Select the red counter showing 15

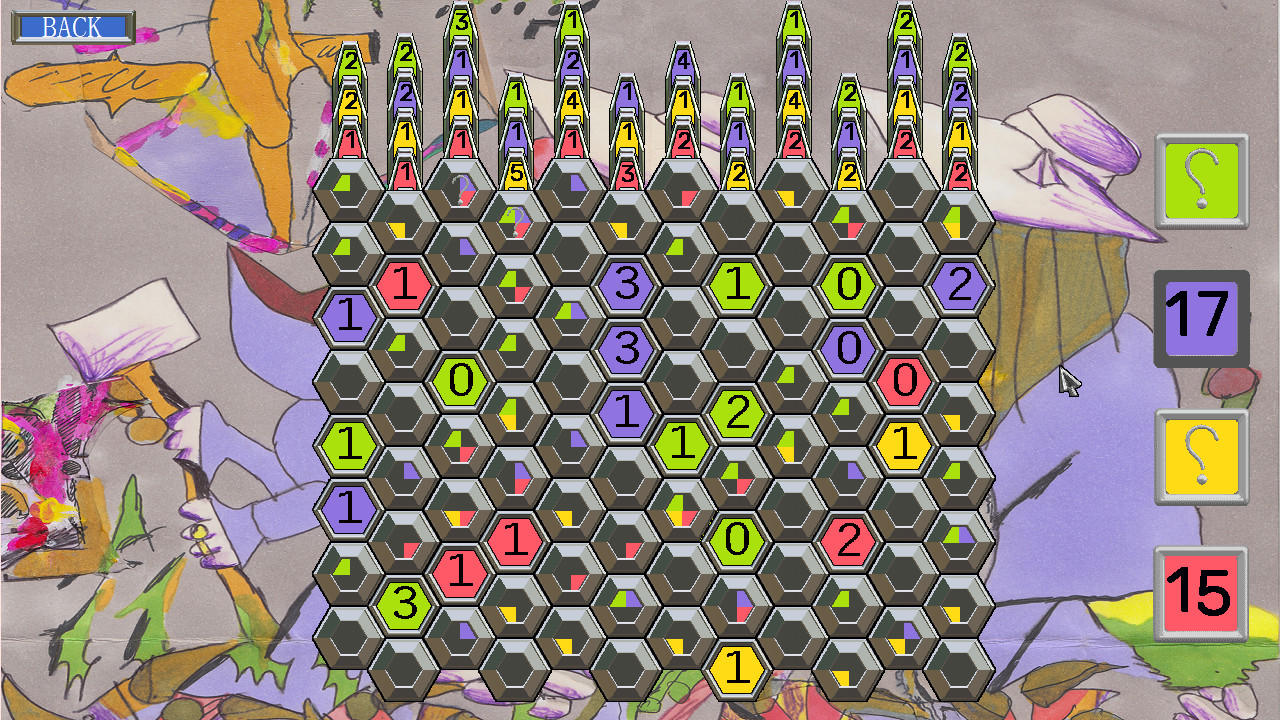(x=1199, y=590)
